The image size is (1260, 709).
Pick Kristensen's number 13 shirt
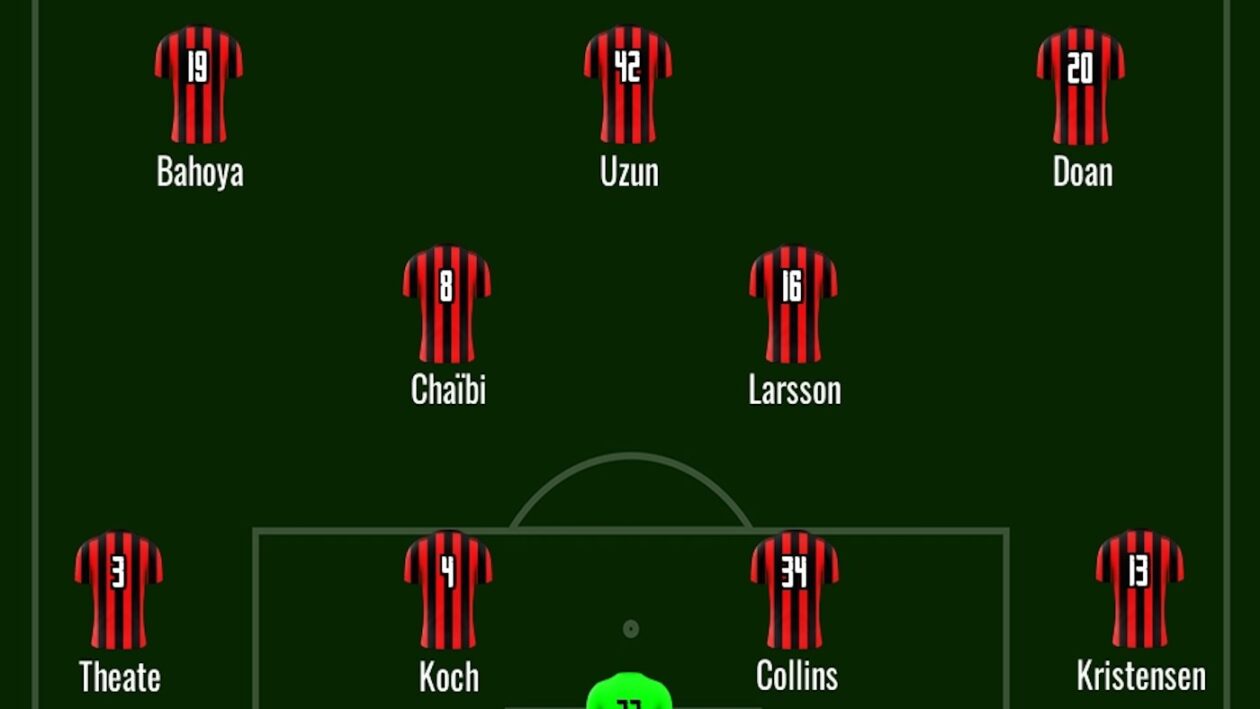tap(1140, 589)
